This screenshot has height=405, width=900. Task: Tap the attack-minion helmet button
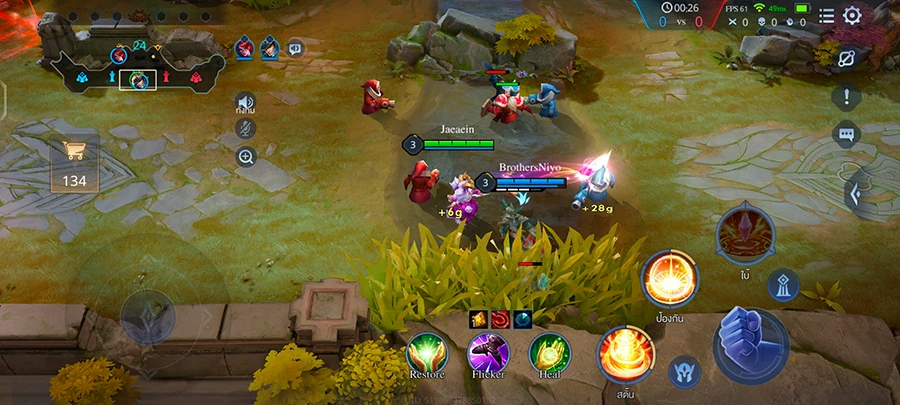(x=685, y=371)
